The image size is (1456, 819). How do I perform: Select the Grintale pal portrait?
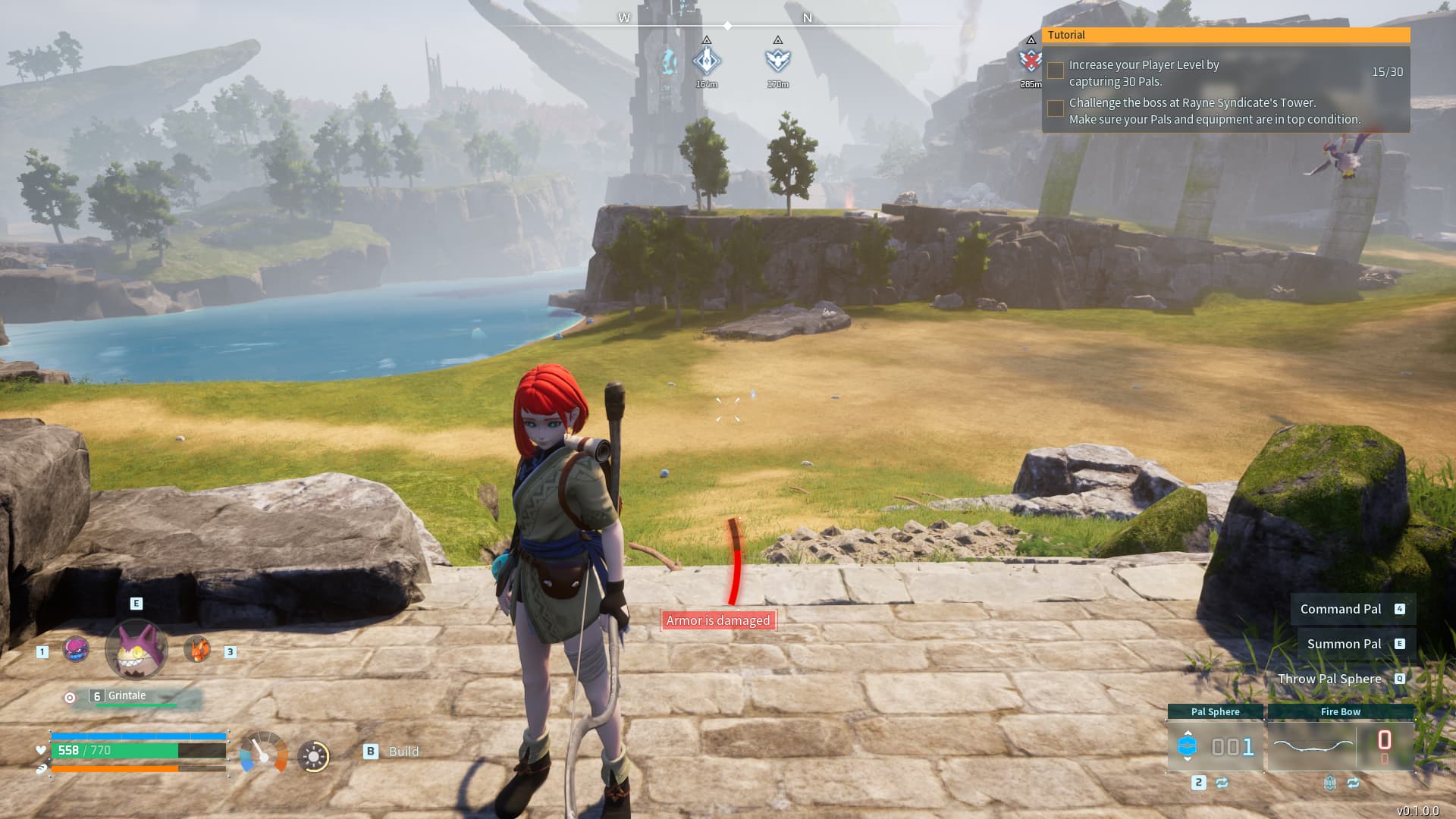136,650
